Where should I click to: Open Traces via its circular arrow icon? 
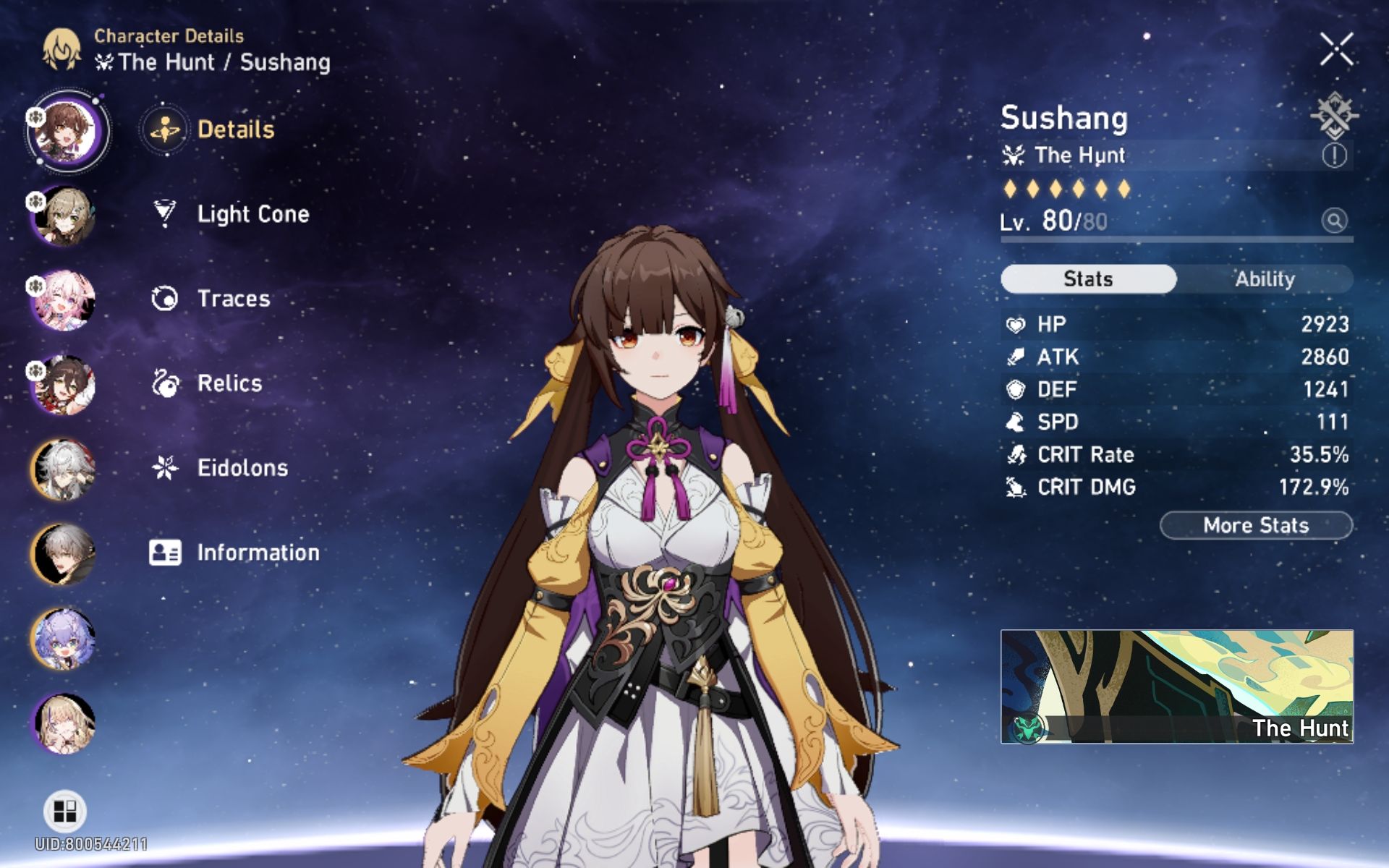pos(166,298)
